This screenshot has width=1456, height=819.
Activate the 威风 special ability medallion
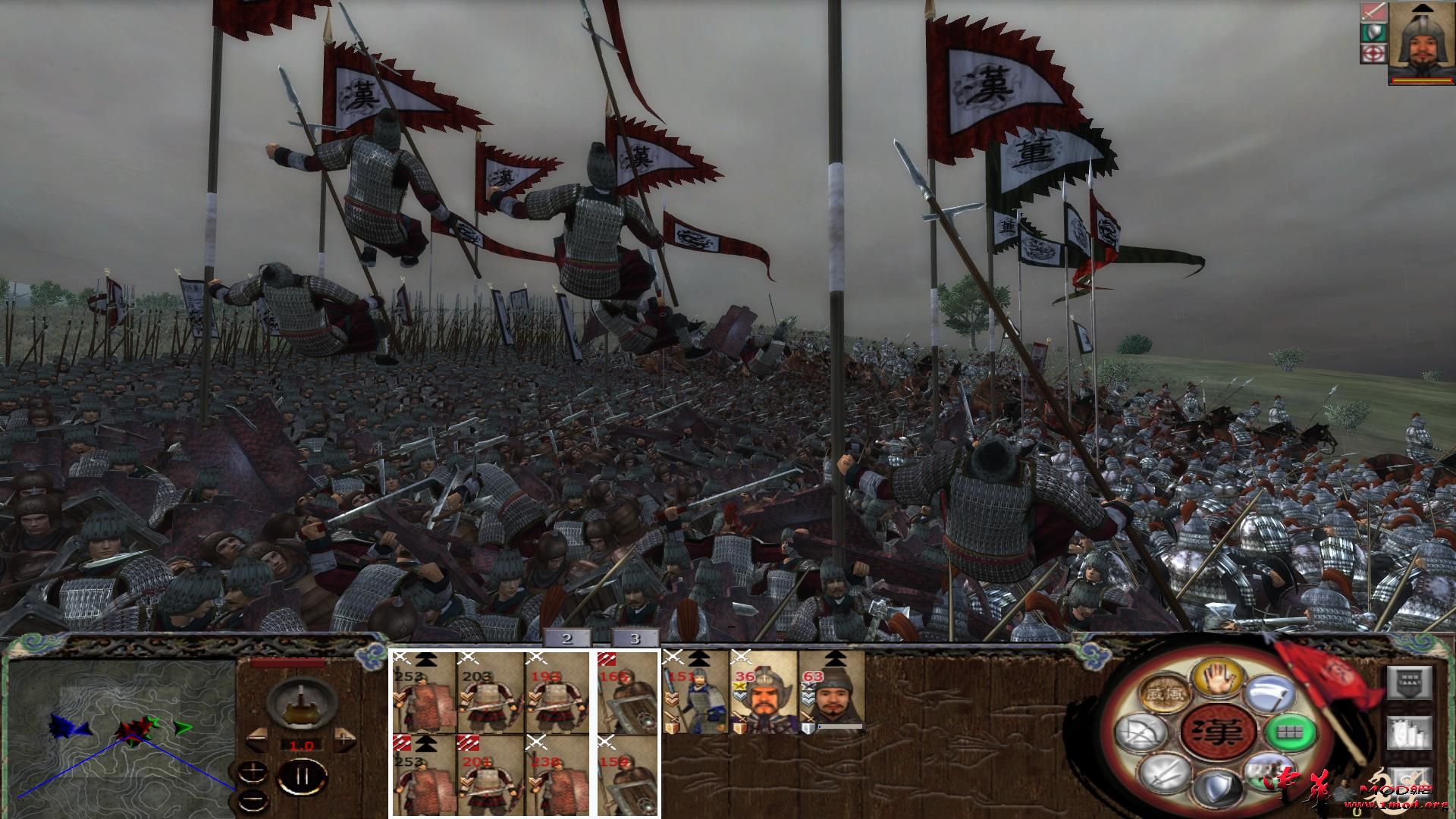(x=1166, y=692)
